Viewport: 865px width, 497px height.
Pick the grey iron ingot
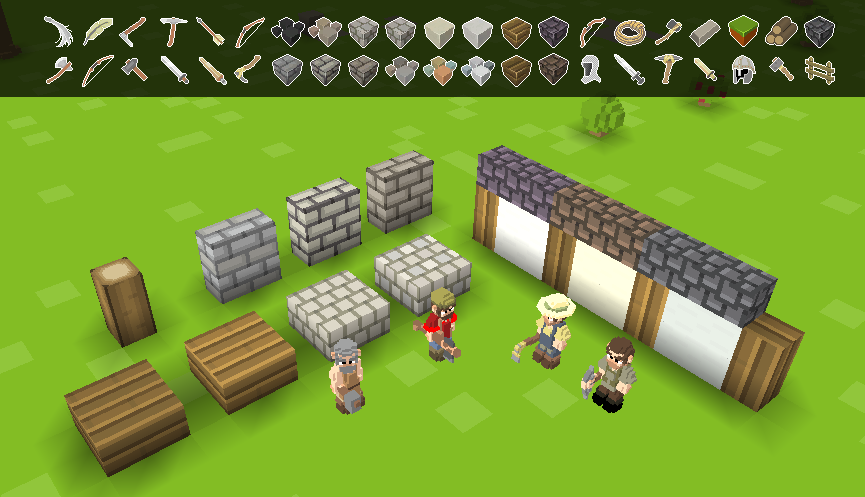(705, 32)
